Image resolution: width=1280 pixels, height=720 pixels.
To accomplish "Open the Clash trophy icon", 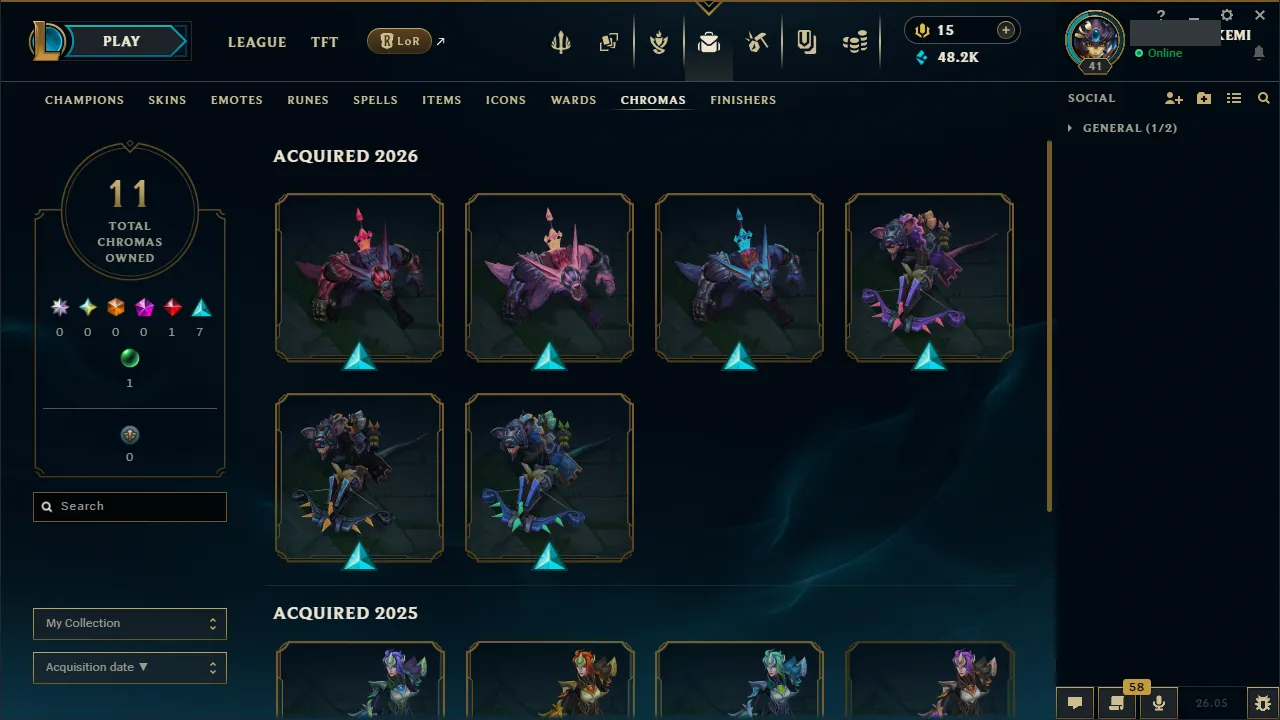I will 660,41.
